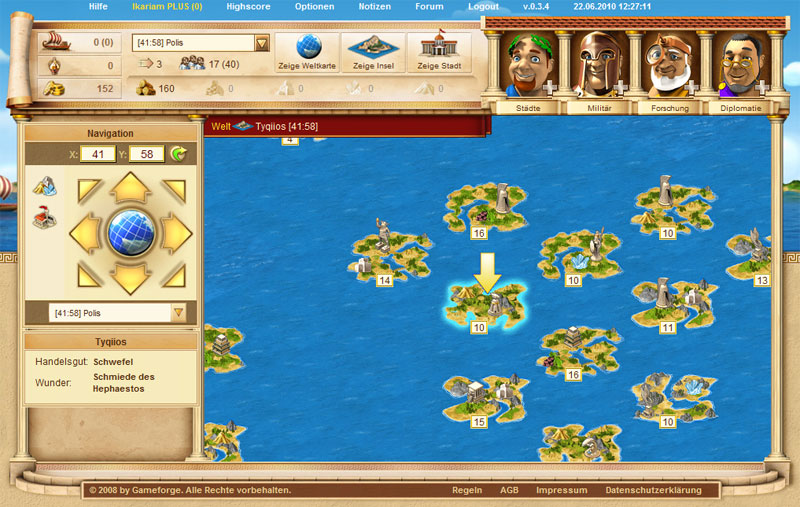View the Highscore page
The image size is (800, 507).
[248, 6]
